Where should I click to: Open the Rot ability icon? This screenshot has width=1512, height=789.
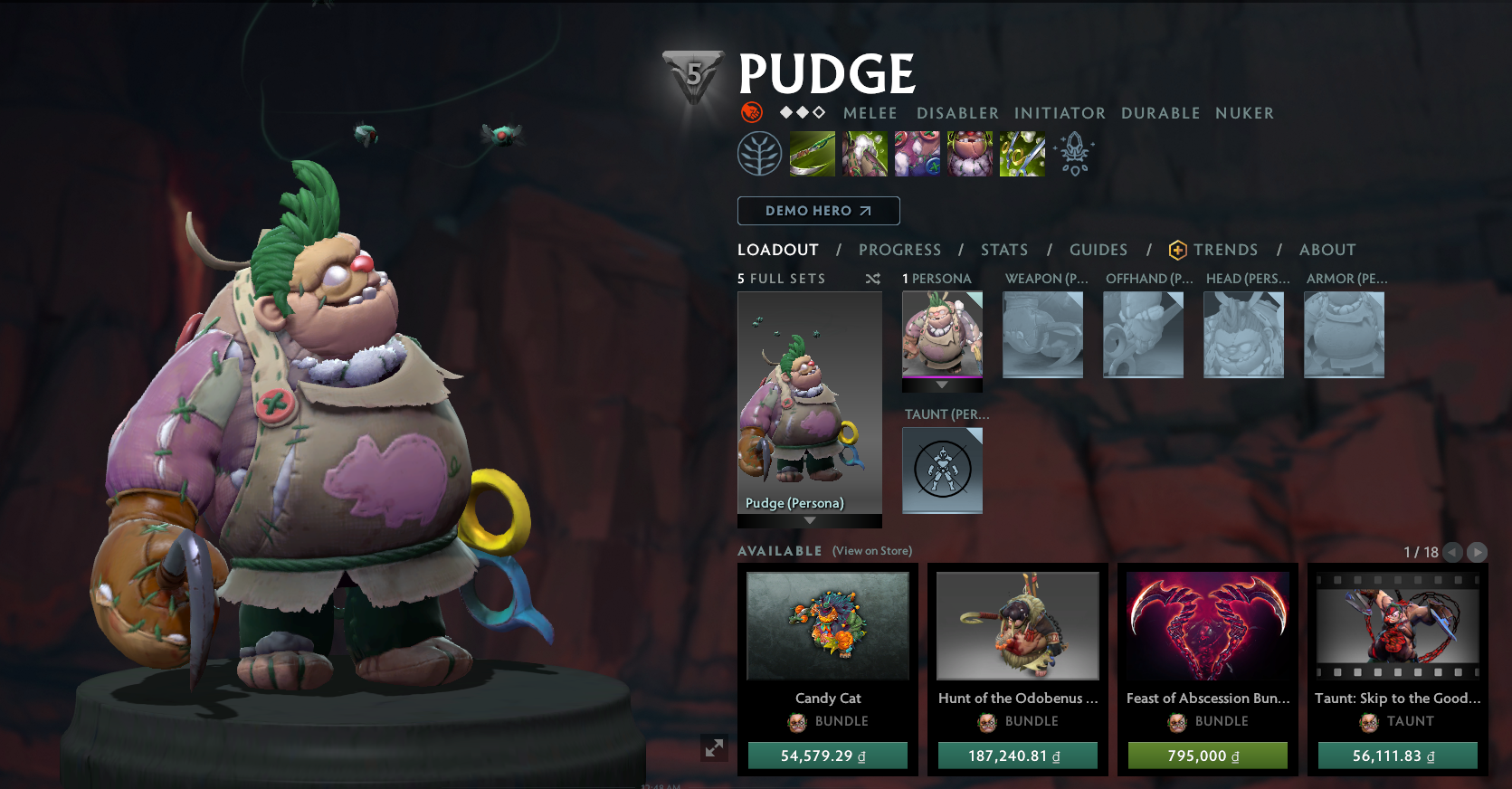pos(864,154)
